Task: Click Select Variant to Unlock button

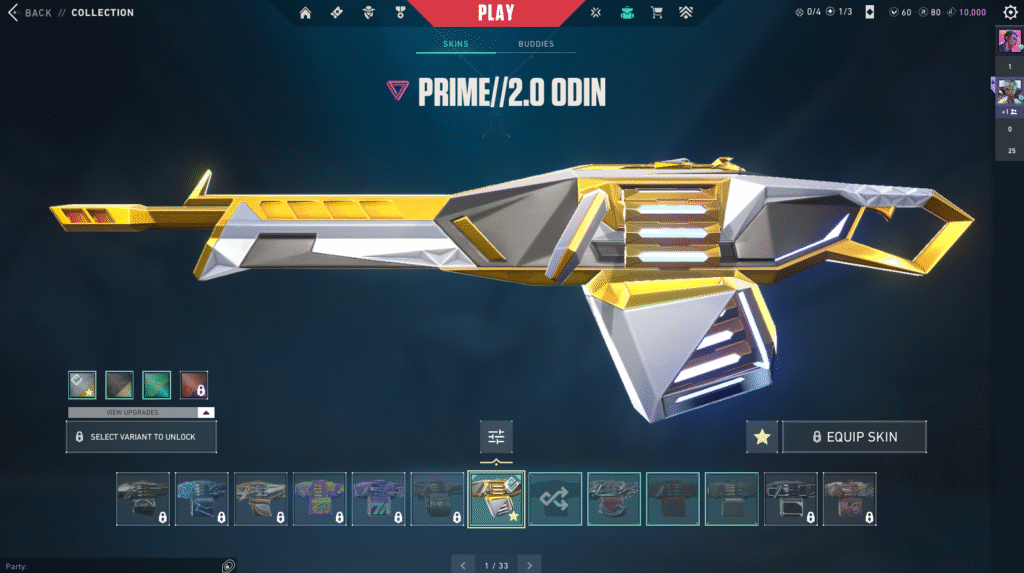Action: (141, 437)
